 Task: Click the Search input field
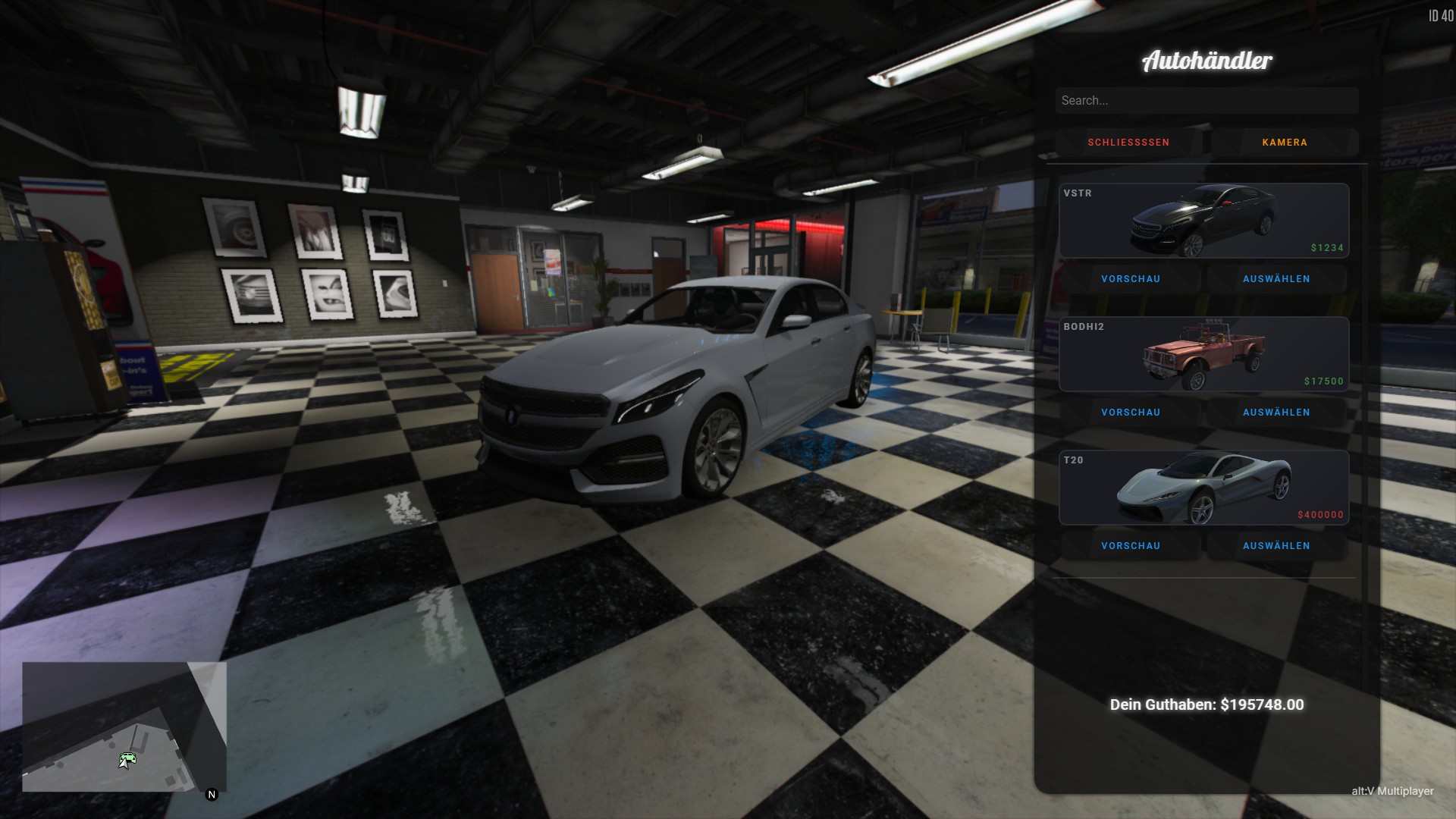point(1206,100)
